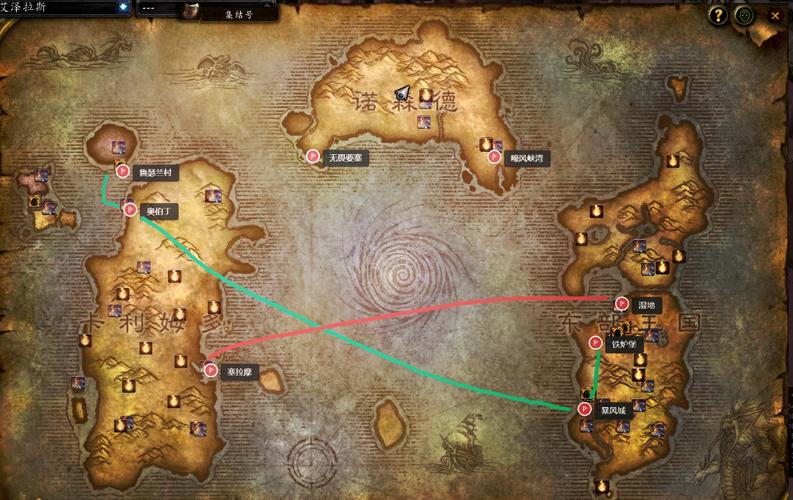Screen dimensions: 793x500
Task: Select the 暴风城 map marker
Action: pyautogui.click(x=584, y=409)
